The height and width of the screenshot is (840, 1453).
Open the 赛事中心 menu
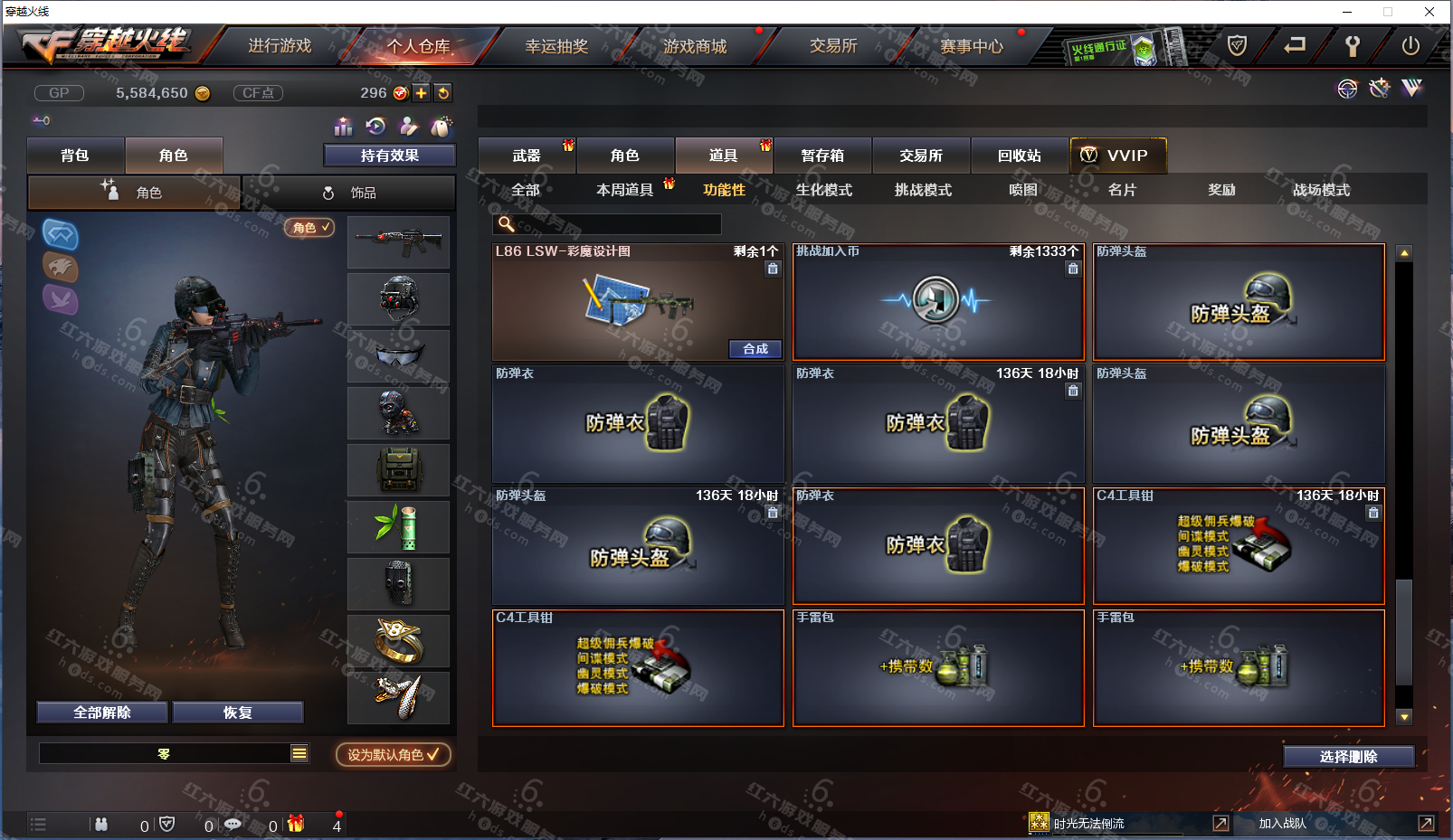pos(972,46)
